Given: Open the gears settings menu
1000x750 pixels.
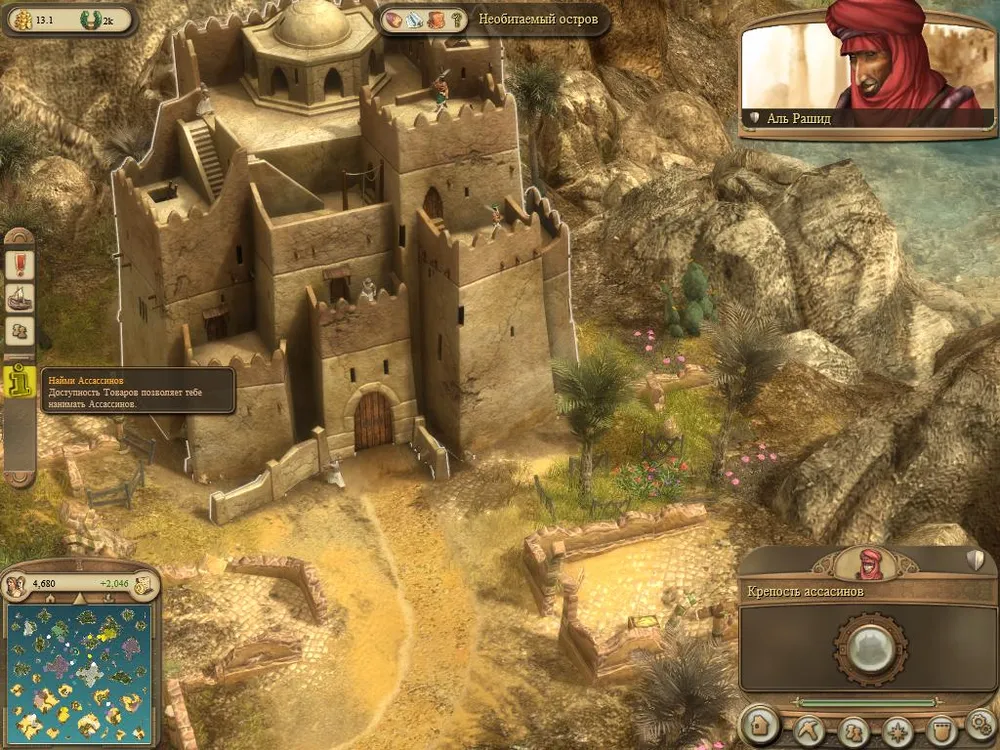Looking at the screenshot, I should pos(981,723).
